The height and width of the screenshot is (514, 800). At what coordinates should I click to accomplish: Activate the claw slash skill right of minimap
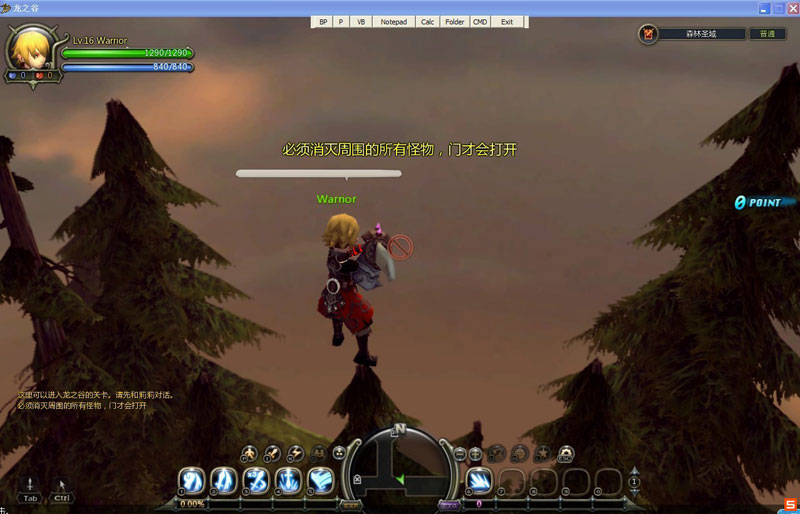[x=478, y=481]
